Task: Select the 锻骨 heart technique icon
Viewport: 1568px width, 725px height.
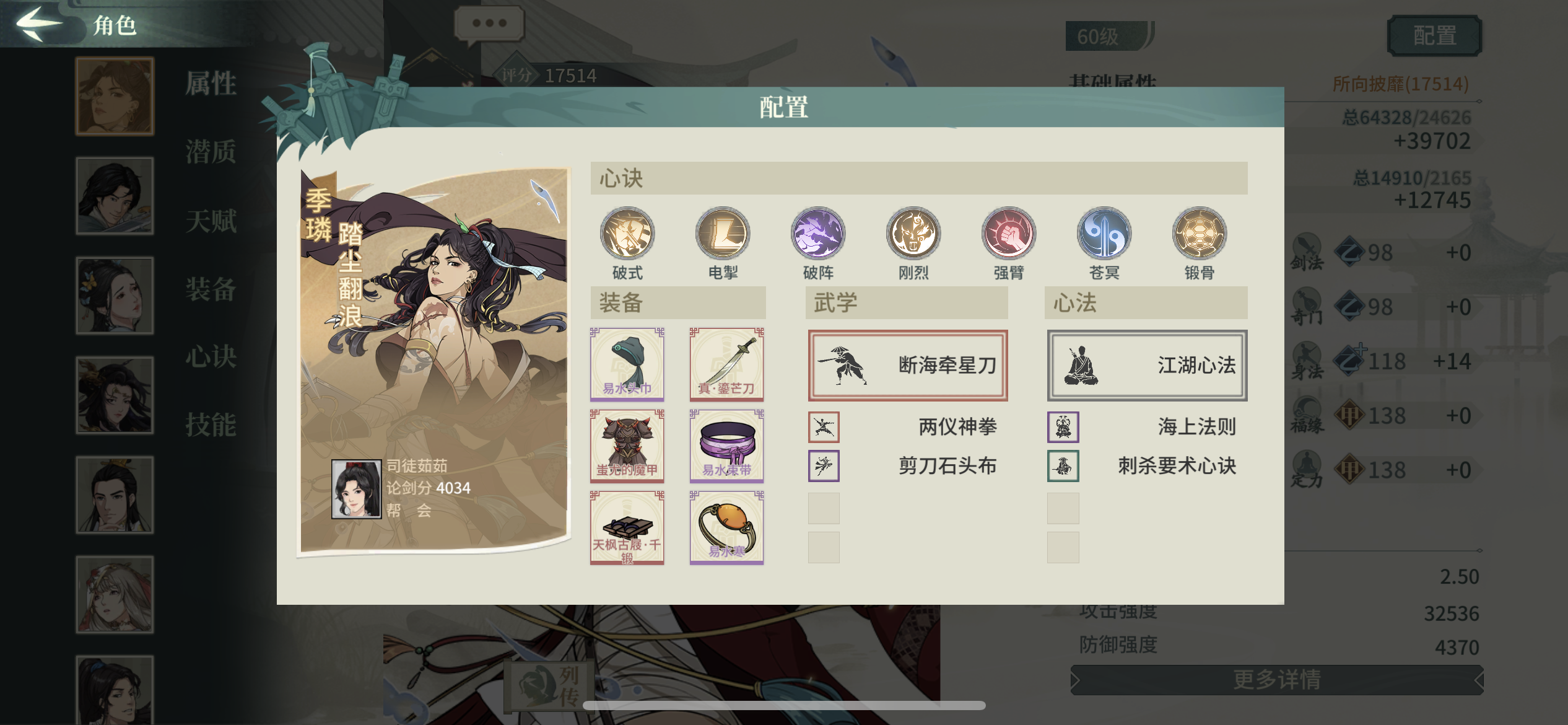Action: (x=1200, y=234)
